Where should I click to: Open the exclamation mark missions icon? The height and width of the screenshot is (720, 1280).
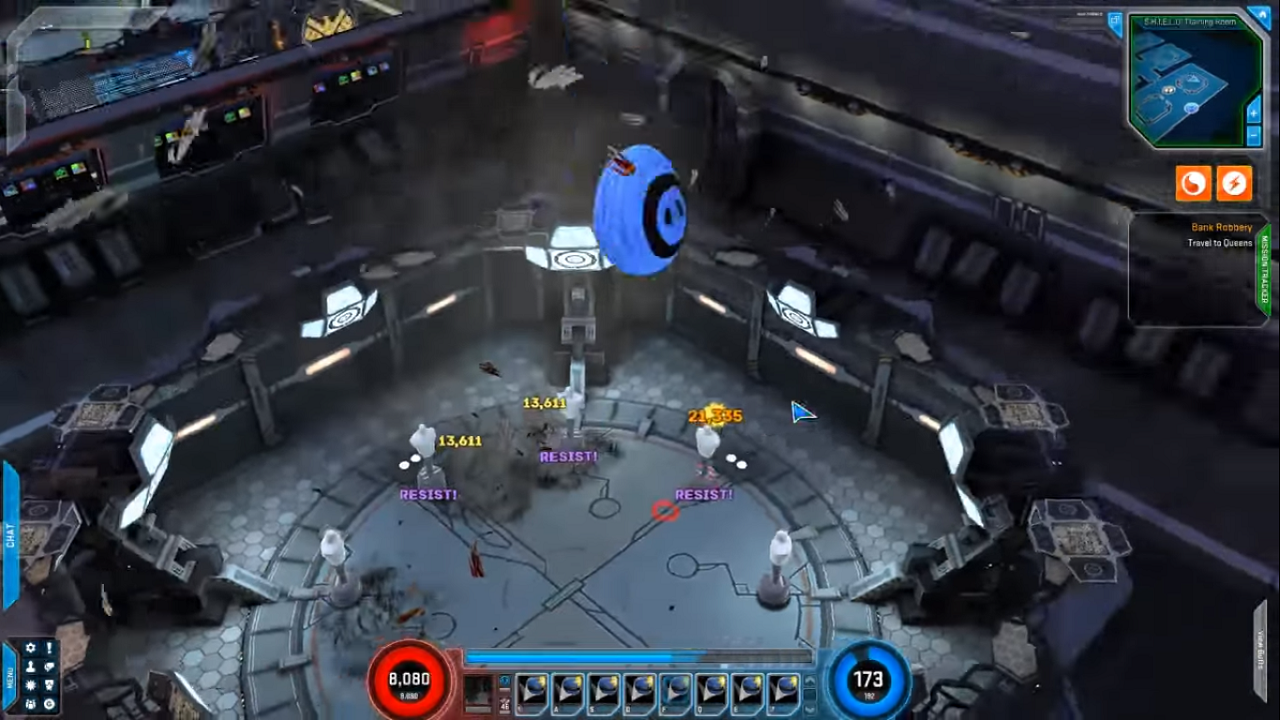coord(49,648)
